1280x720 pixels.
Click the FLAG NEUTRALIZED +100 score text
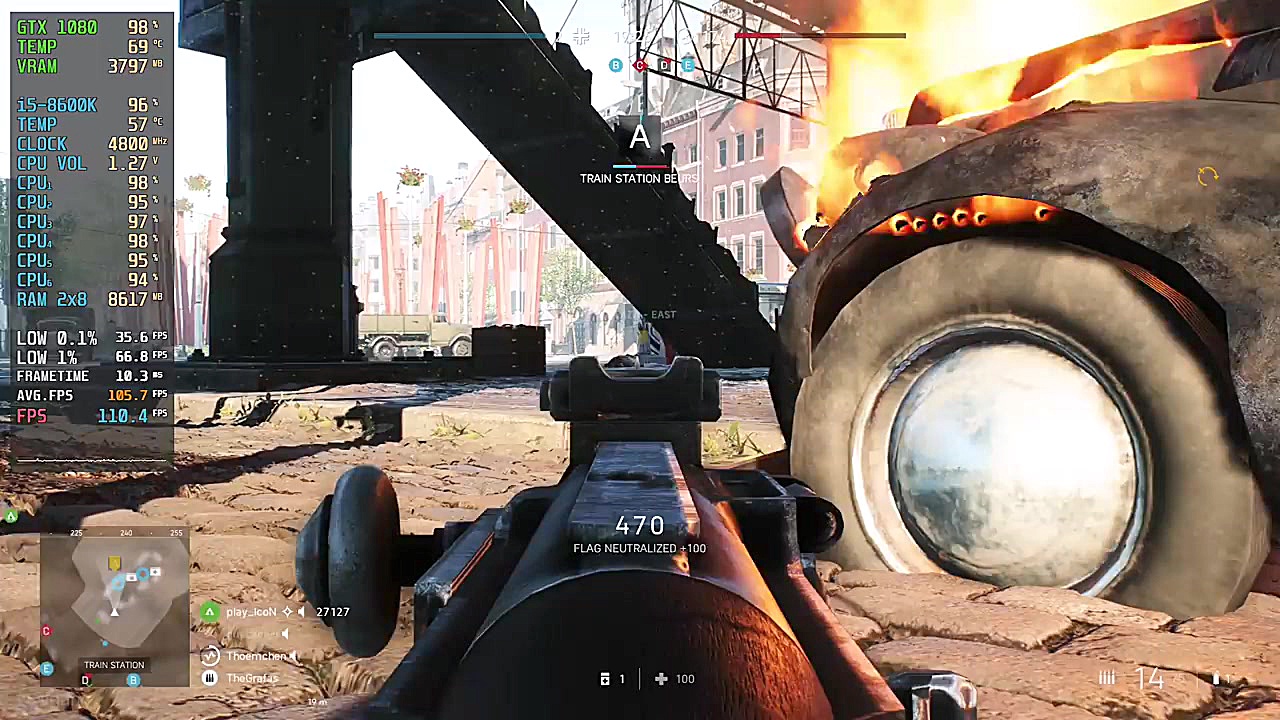click(x=639, y=548)
